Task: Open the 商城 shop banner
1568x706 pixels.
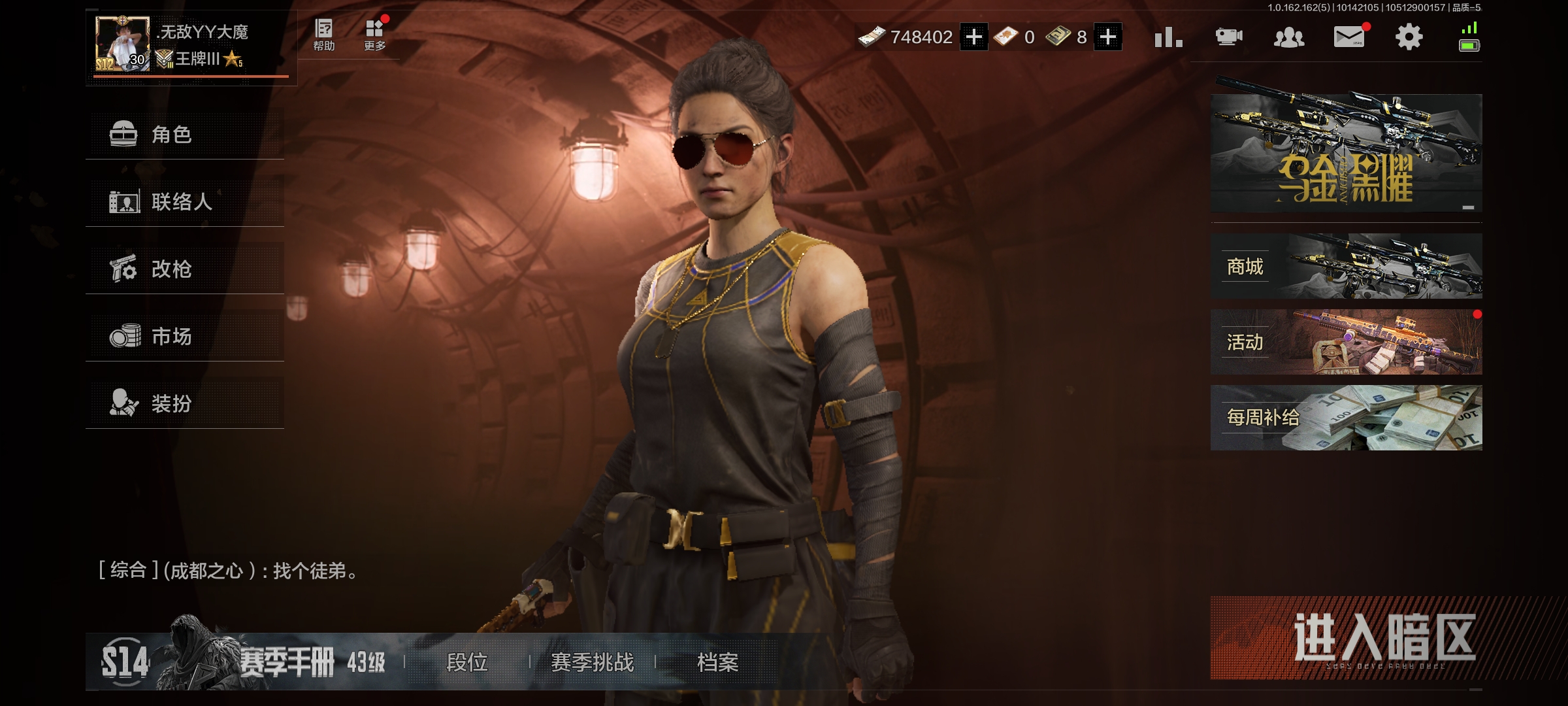Action: pos(1346,266)
